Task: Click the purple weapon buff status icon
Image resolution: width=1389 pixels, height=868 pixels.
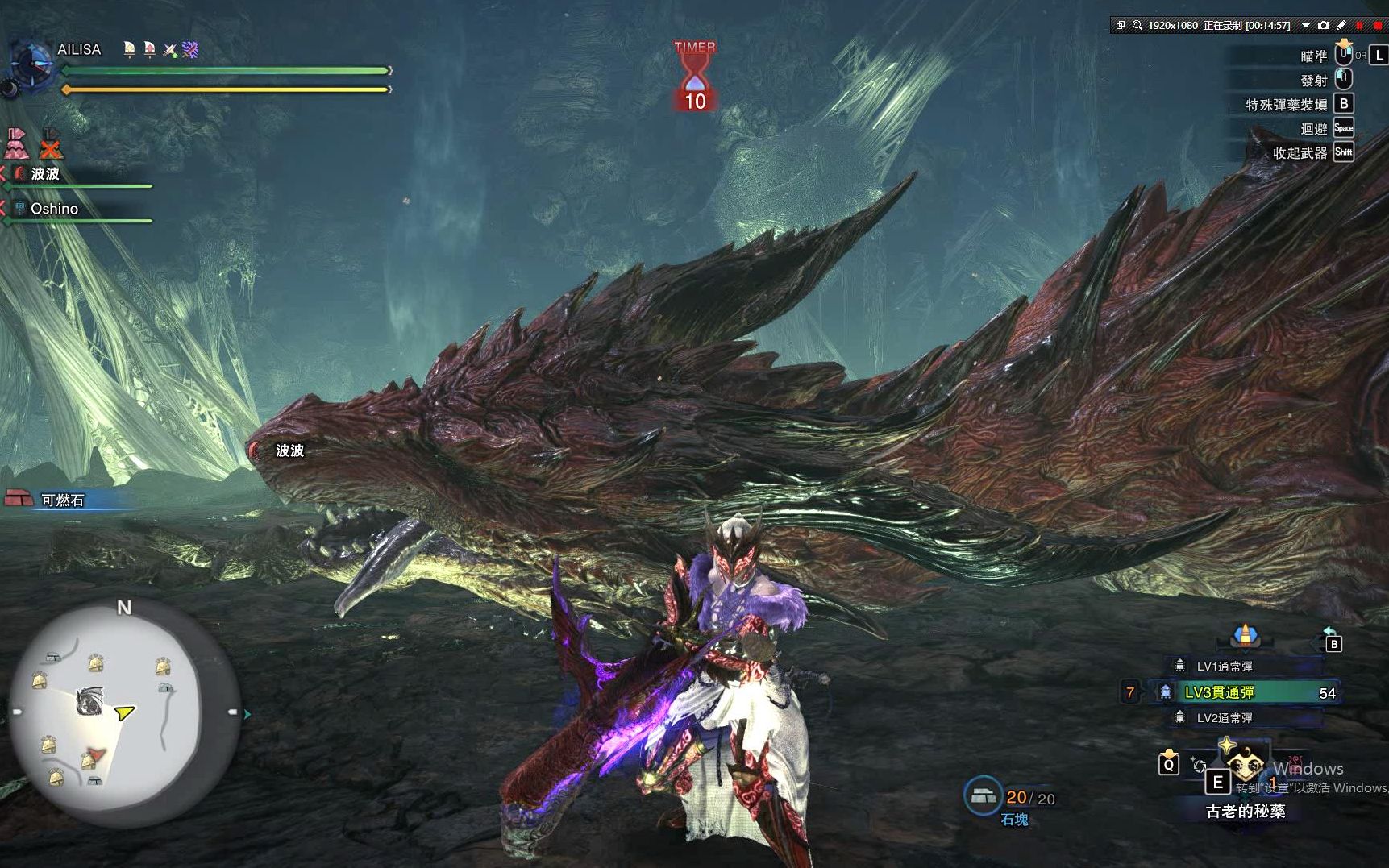Action: tap(190, 50)
